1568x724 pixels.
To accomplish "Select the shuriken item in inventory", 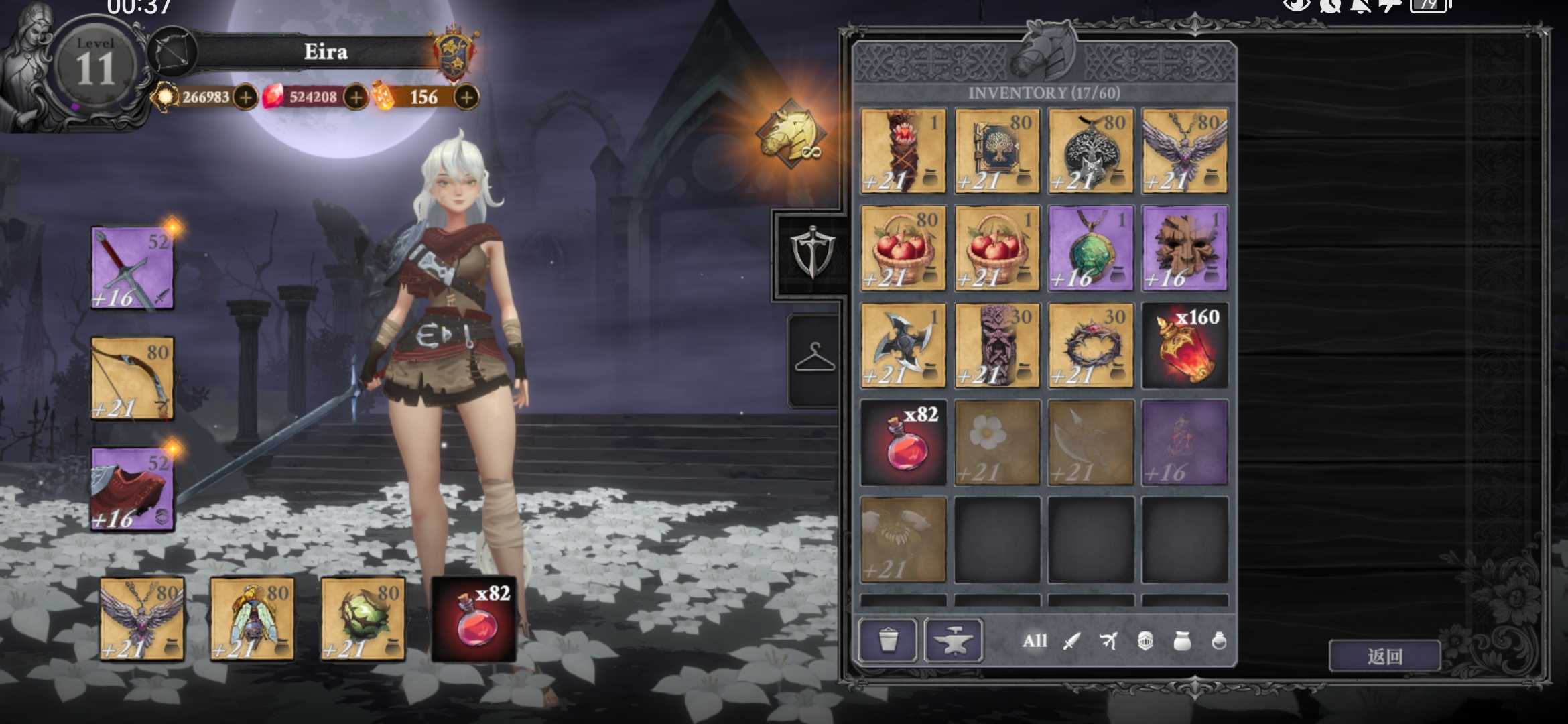I will pyautogui.click(x=903, y=345).
